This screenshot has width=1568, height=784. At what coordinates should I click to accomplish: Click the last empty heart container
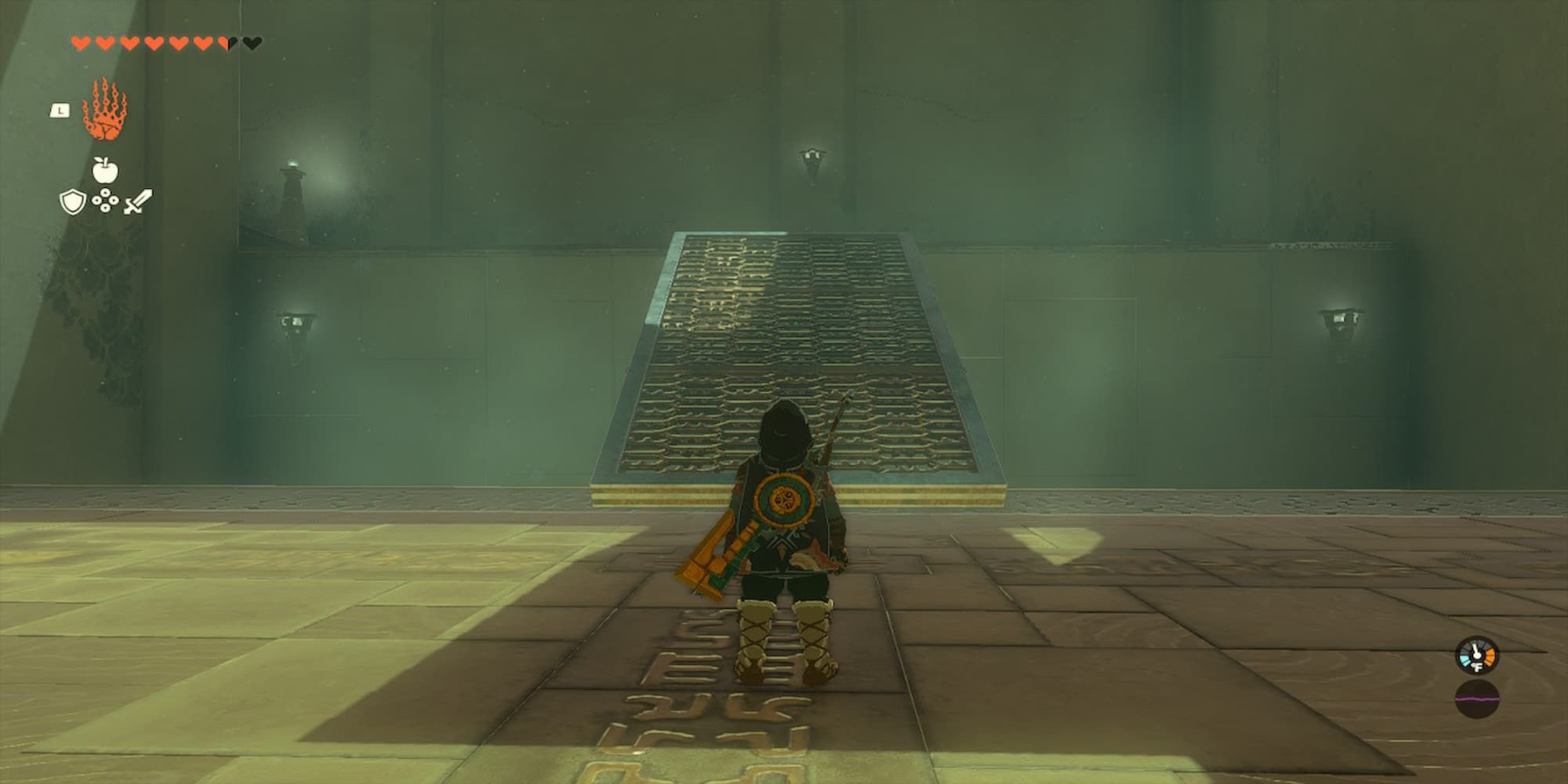(252, 42)
